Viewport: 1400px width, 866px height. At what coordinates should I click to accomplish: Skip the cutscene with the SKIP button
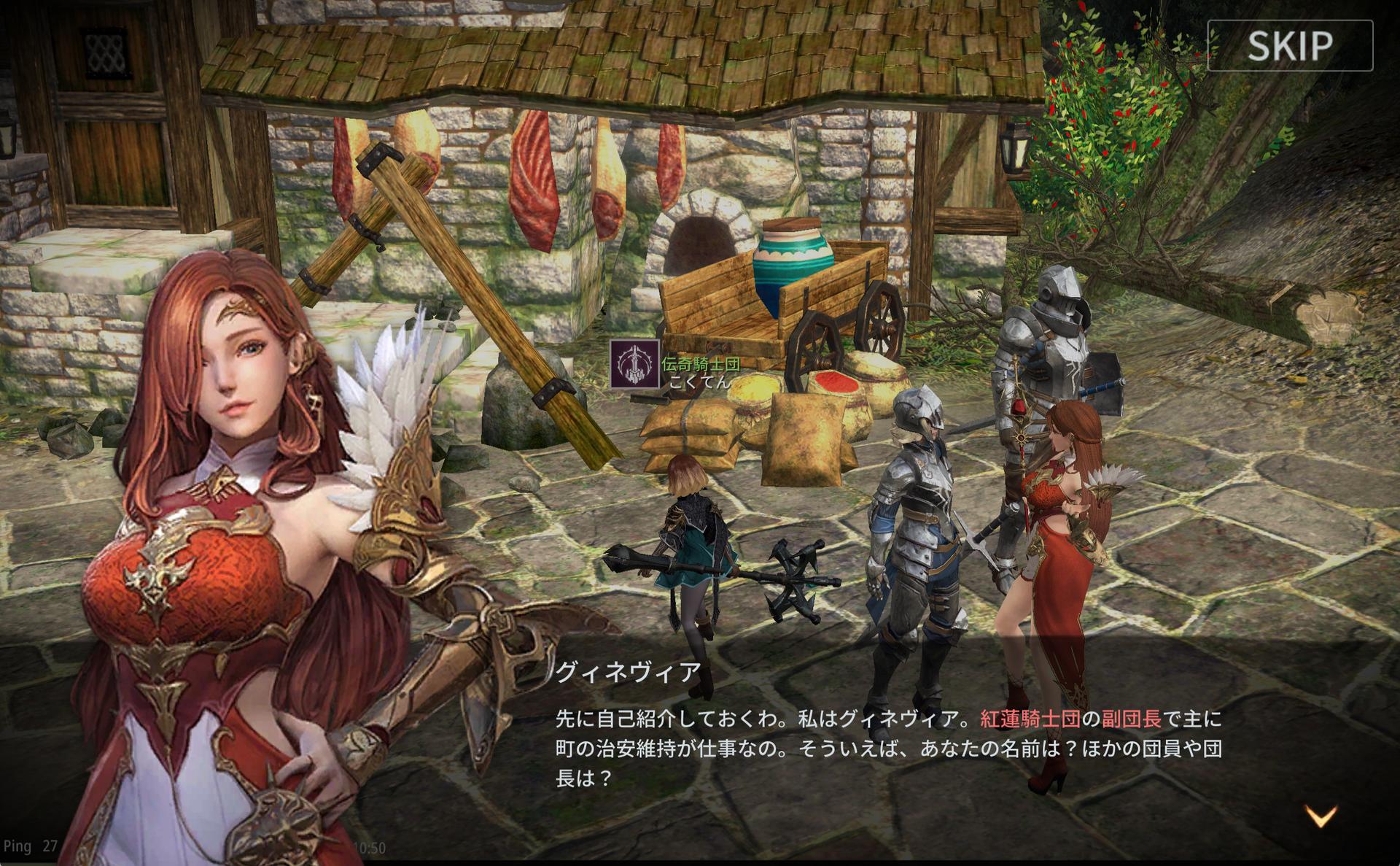1290,46
